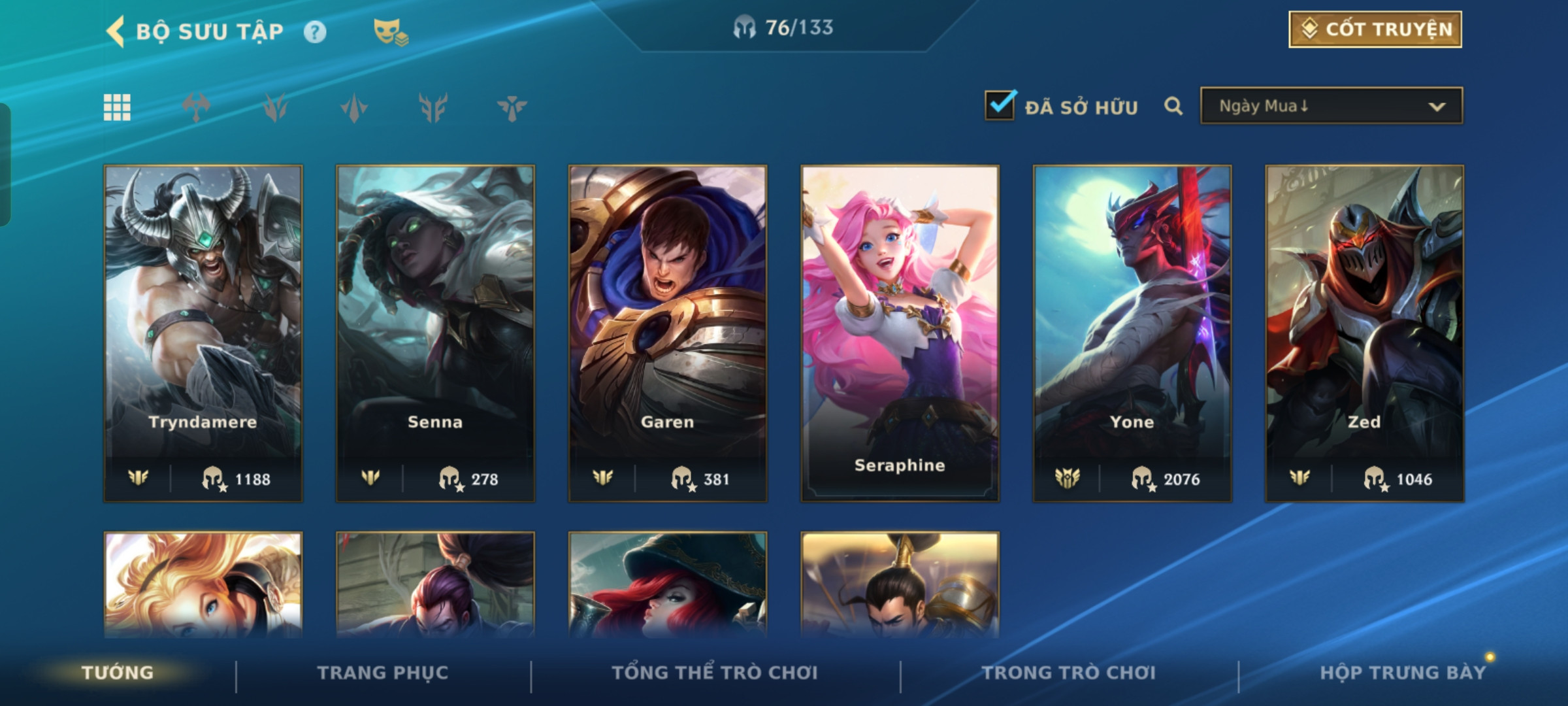1568x706 pixels.
Task: Show all champions with grid filter
Action: 117,107
